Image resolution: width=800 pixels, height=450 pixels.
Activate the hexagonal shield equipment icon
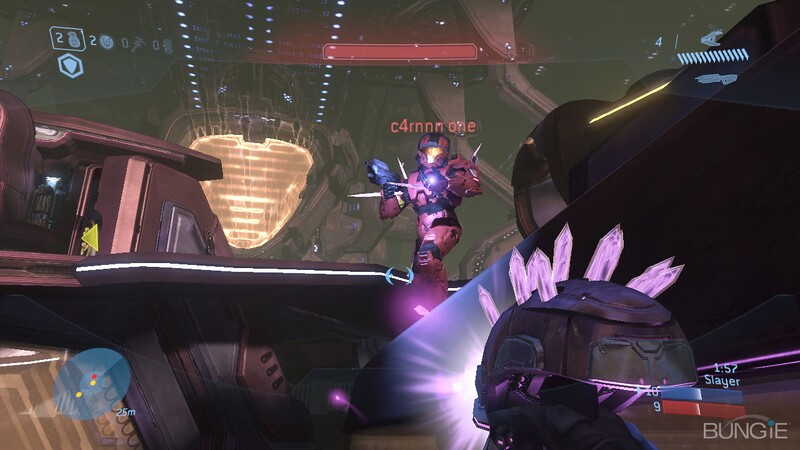click(x=69, y=66)
